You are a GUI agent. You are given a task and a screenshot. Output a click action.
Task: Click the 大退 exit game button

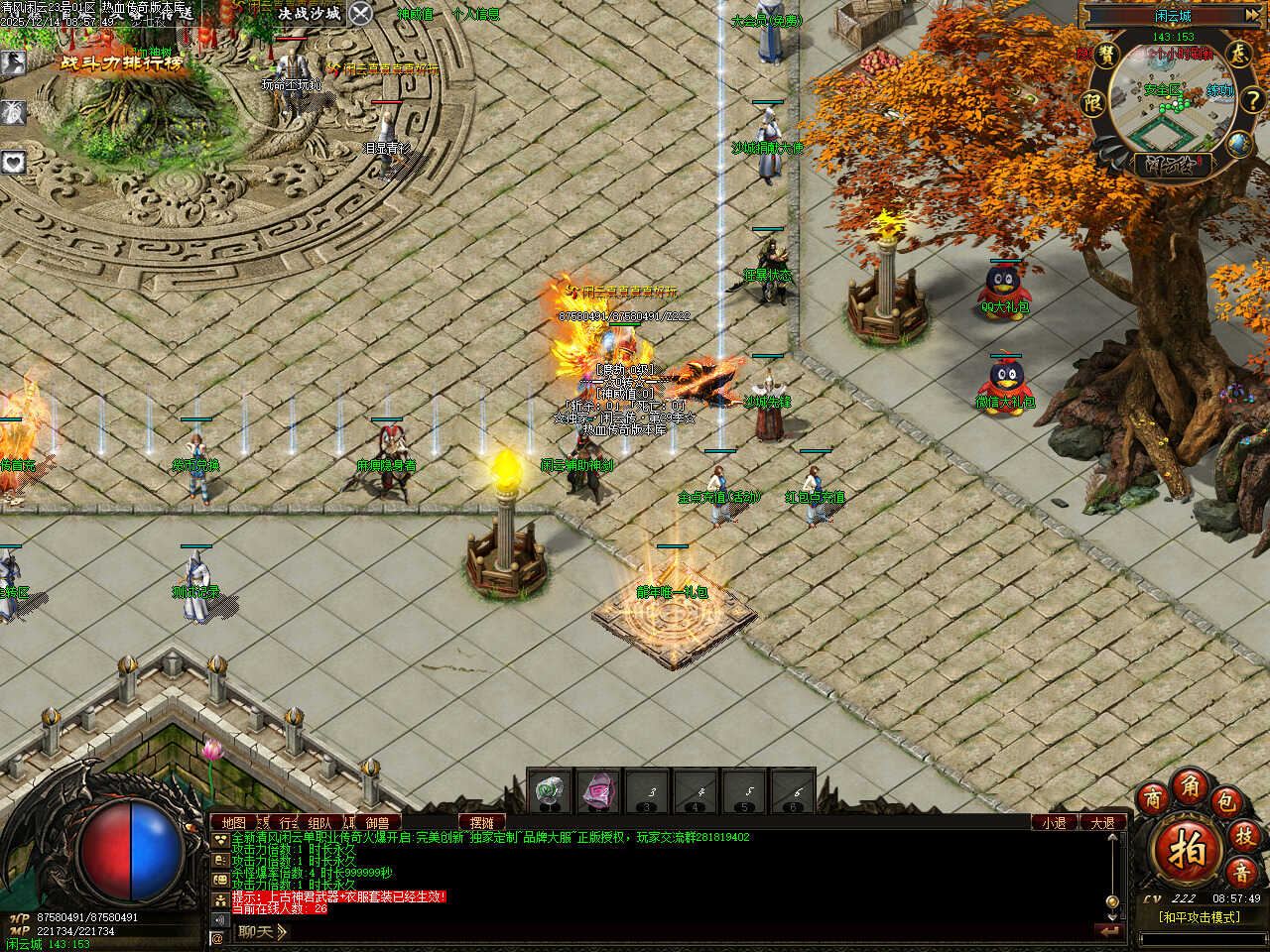(x=1102, y=822)
